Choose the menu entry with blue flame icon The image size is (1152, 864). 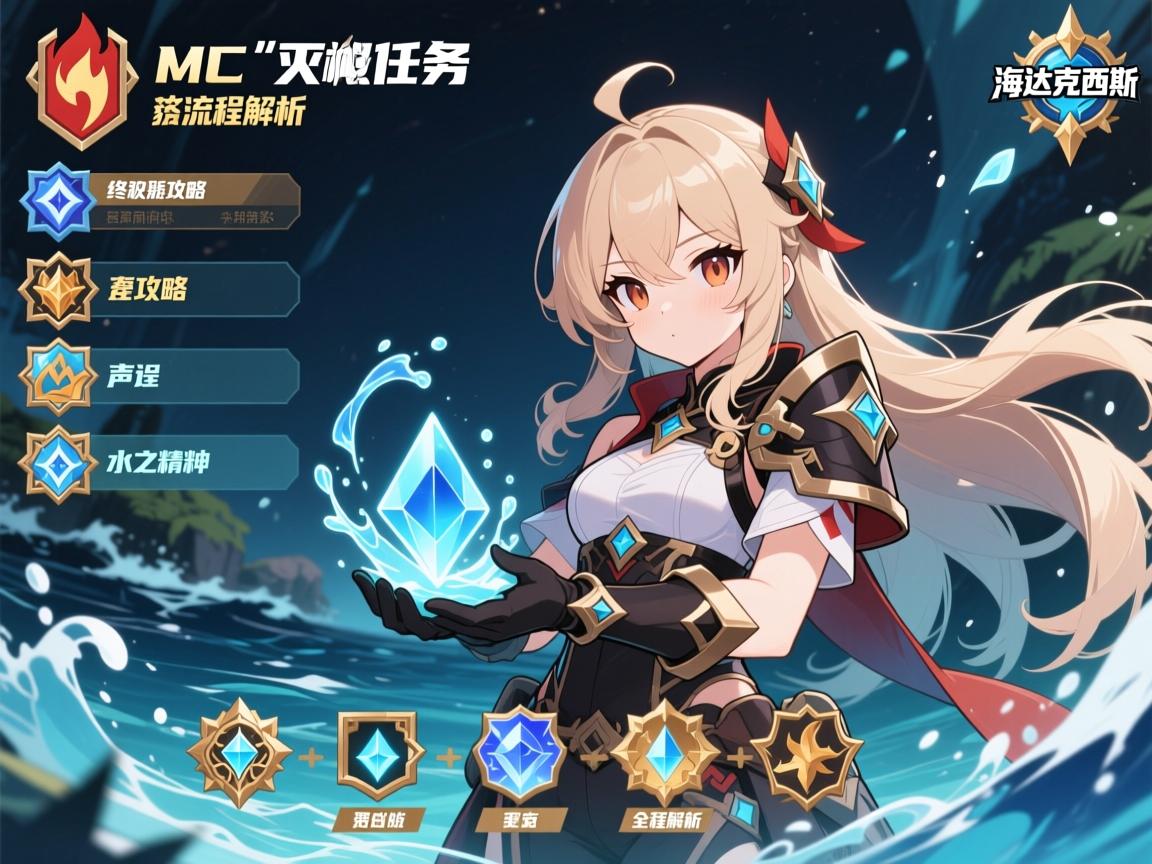pos(160,377)
